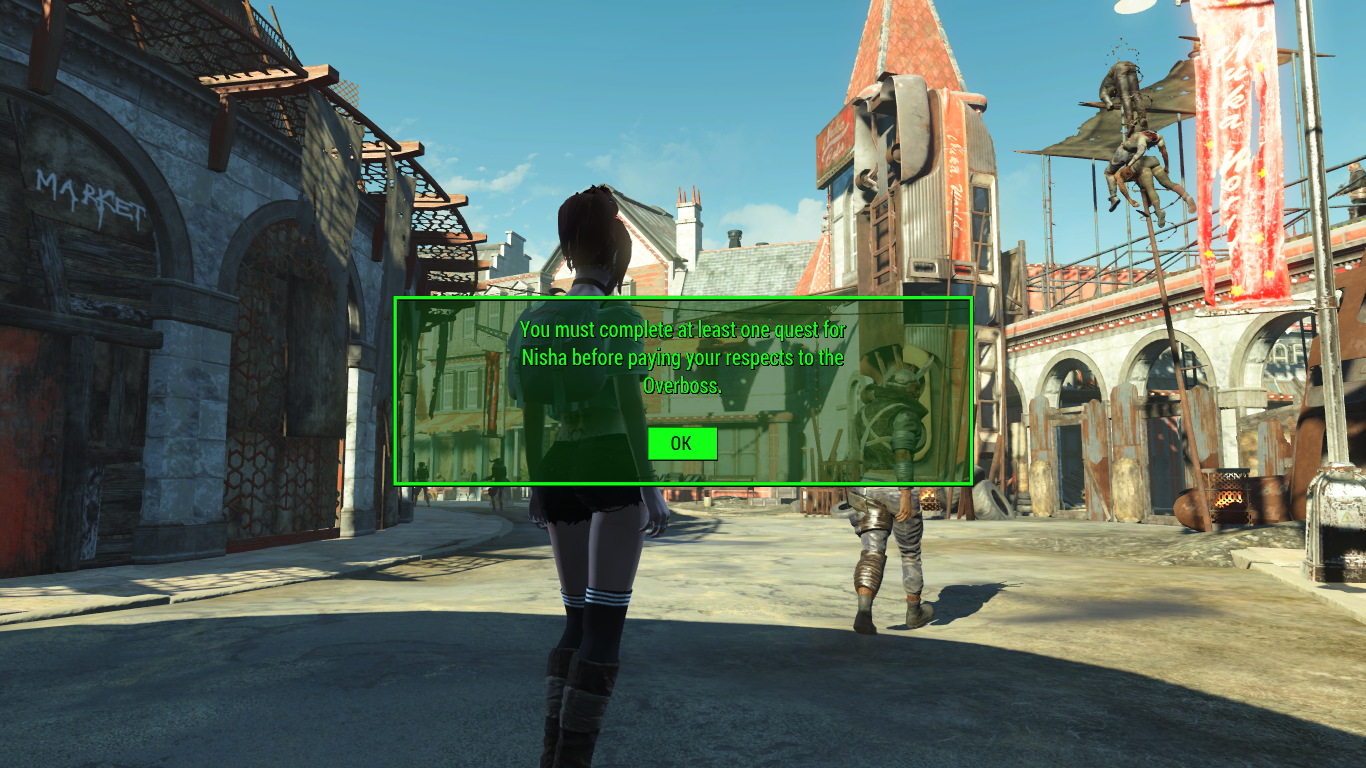Click the word Overboss in the message
1366x768 pixels.
[681, 383]
